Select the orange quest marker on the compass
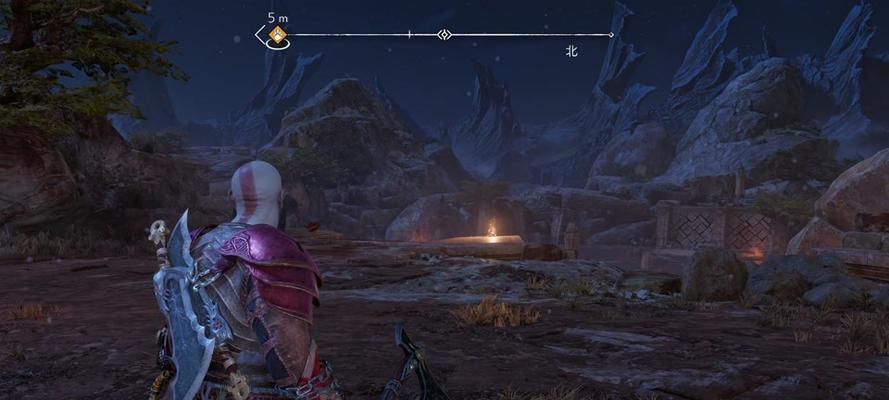The height and width of the screenshot is (400, 889). tap(278, 36)
